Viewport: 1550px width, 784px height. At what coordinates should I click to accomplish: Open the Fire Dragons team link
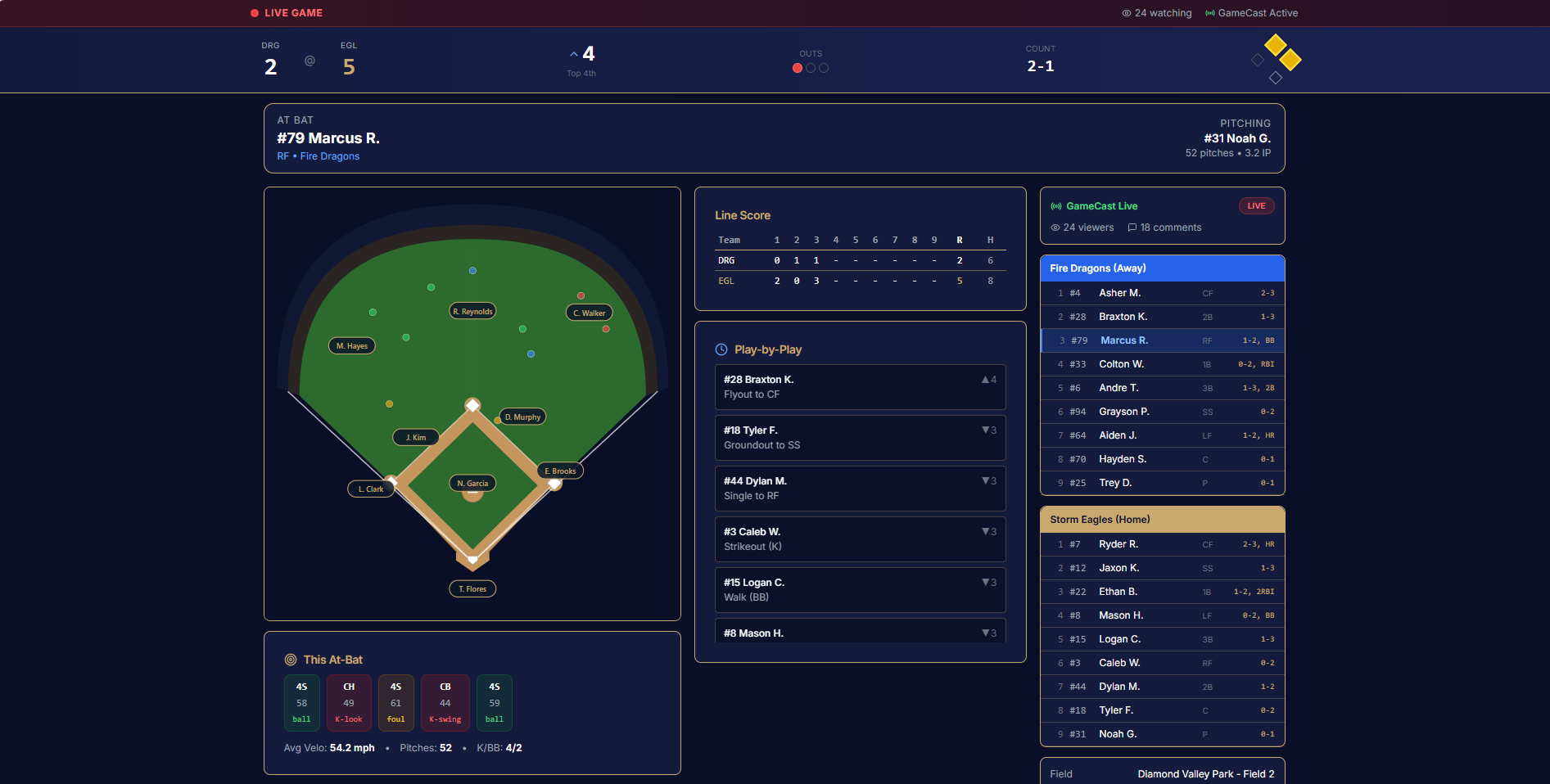coord(330,156)
